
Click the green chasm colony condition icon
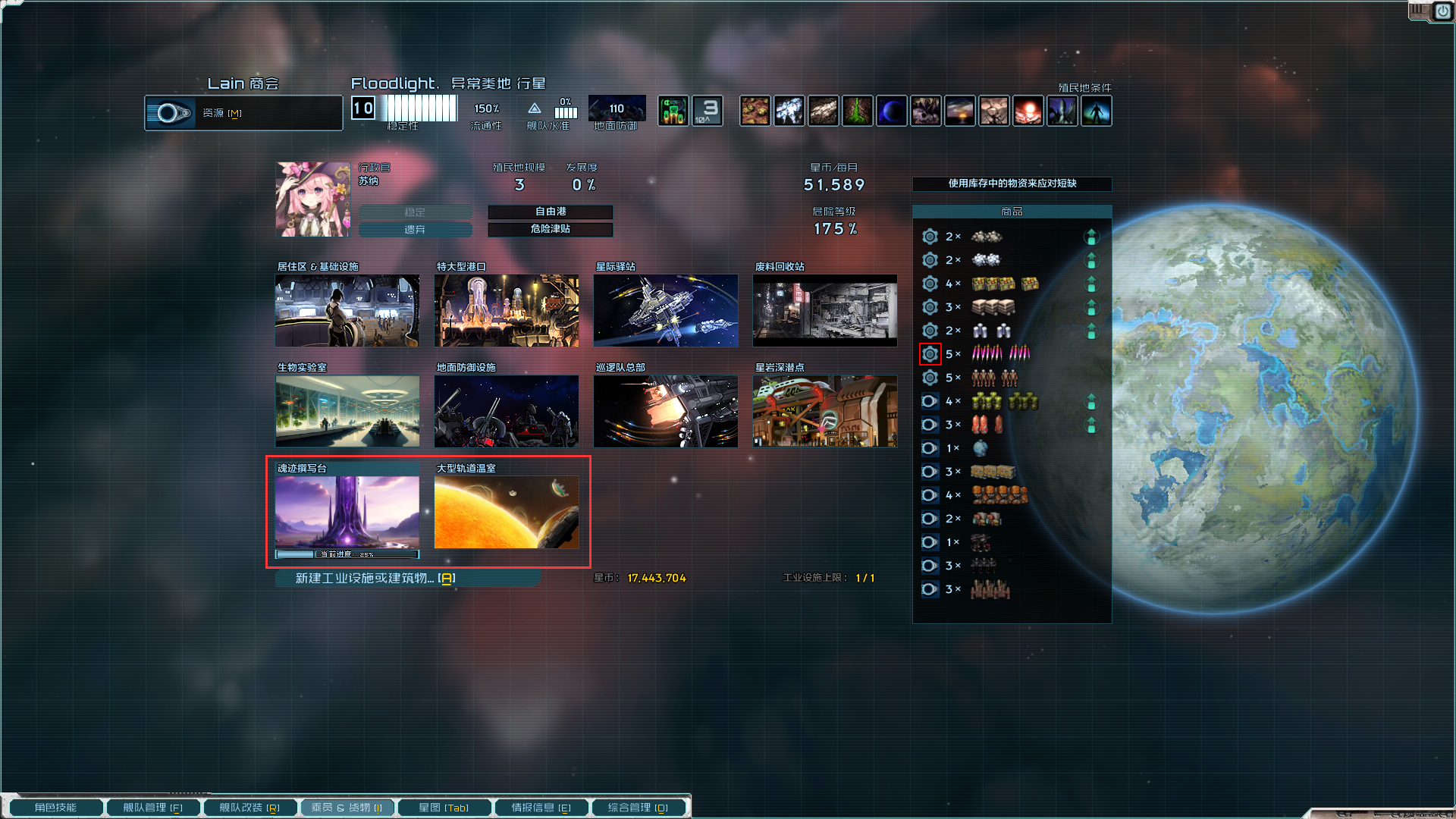858,110
